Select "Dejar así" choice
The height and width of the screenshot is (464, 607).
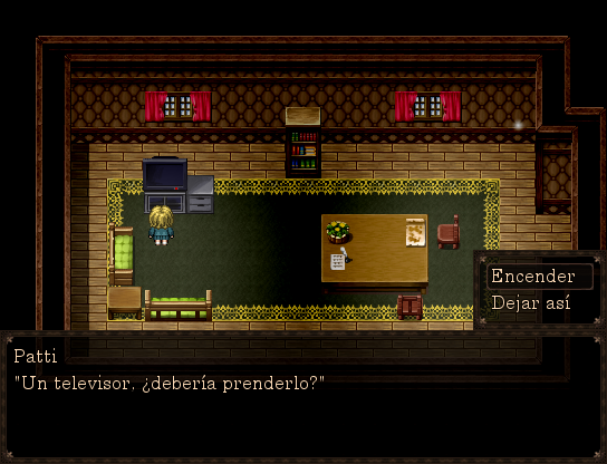tap(531, 303)
